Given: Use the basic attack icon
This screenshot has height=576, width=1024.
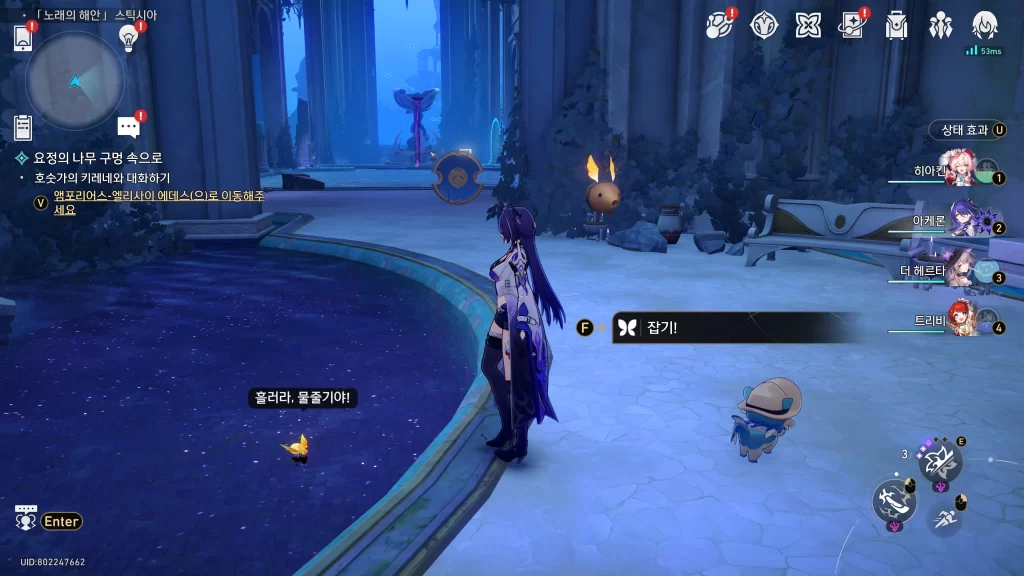Looking at the screenshot, I should click(x=894, y=499).
